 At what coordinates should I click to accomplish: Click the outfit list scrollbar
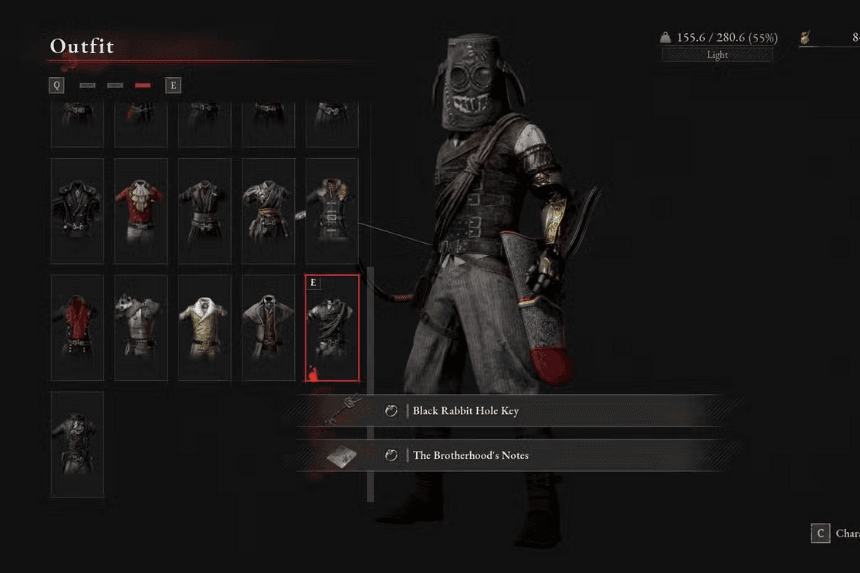point(371,380)
